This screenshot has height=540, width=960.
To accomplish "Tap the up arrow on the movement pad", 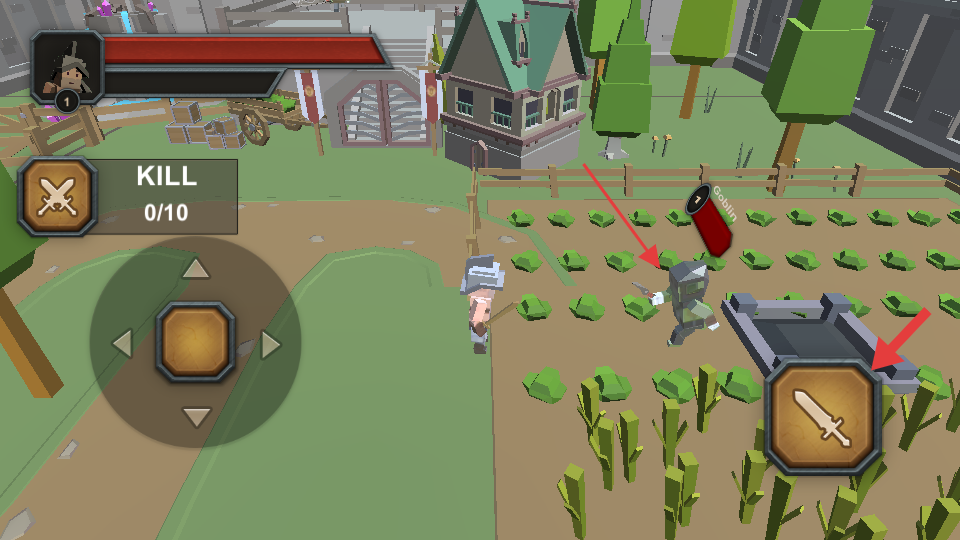I will (196, 269).
